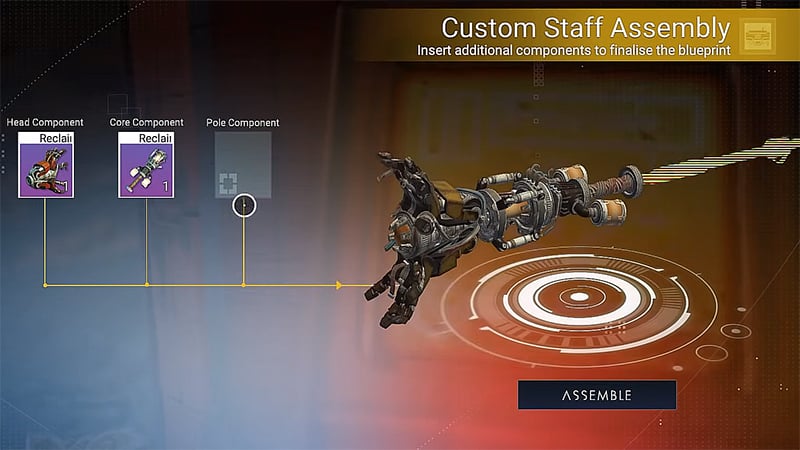This screenshot has height=450, width=800.
Task: Choose the Core Component slot
Action: point(146,164)
